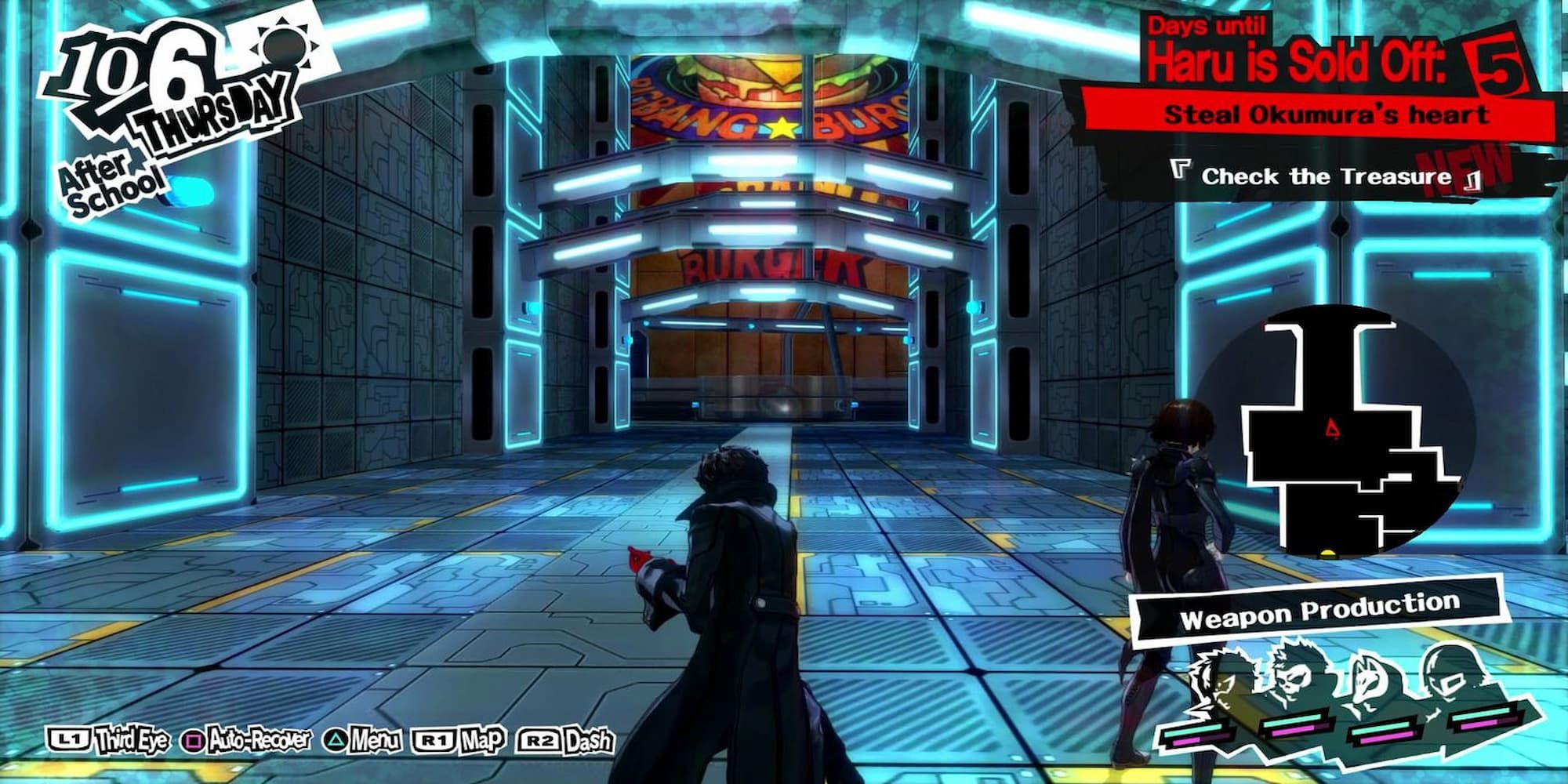This screenshot has width=1568, height=784.
Task: Select the "Steal Okumura's heart" objective banner
Action: click(1325, 114)
